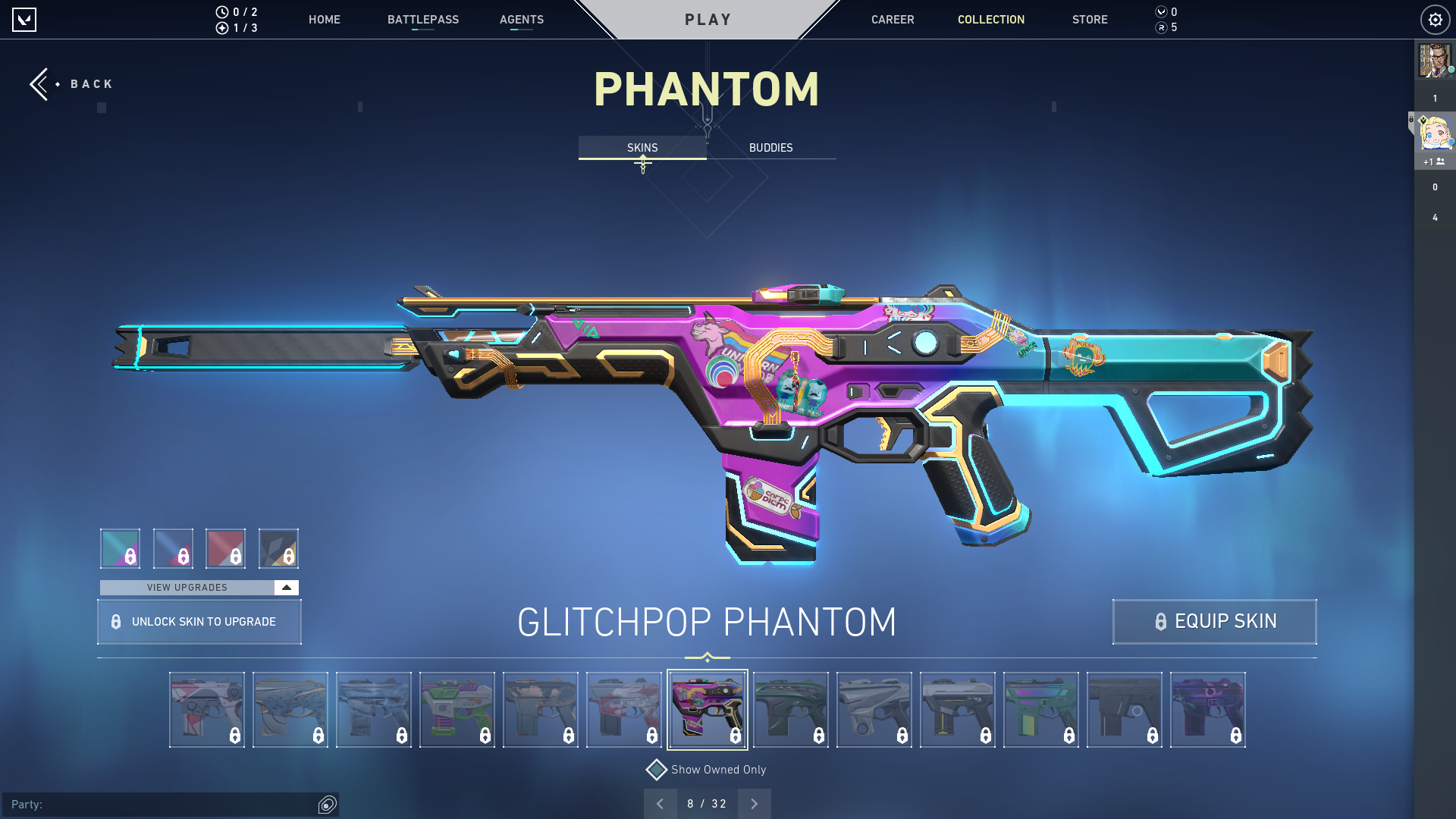Viewport: 1456px width, 819px height.
Task: Open the settings gear menu
Action: click(1435, 20)
